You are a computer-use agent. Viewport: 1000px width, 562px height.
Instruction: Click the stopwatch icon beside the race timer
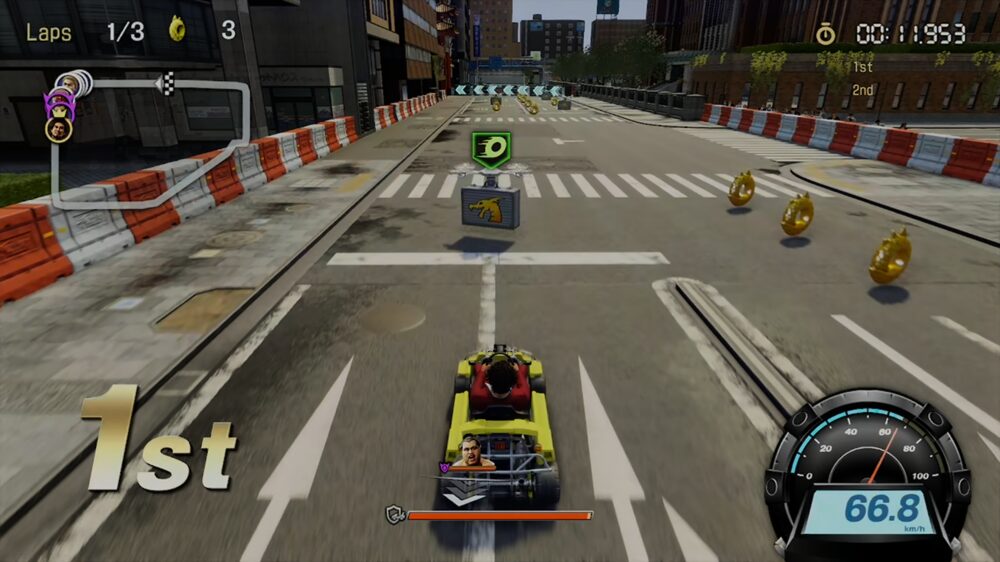(x=825, y=34)
